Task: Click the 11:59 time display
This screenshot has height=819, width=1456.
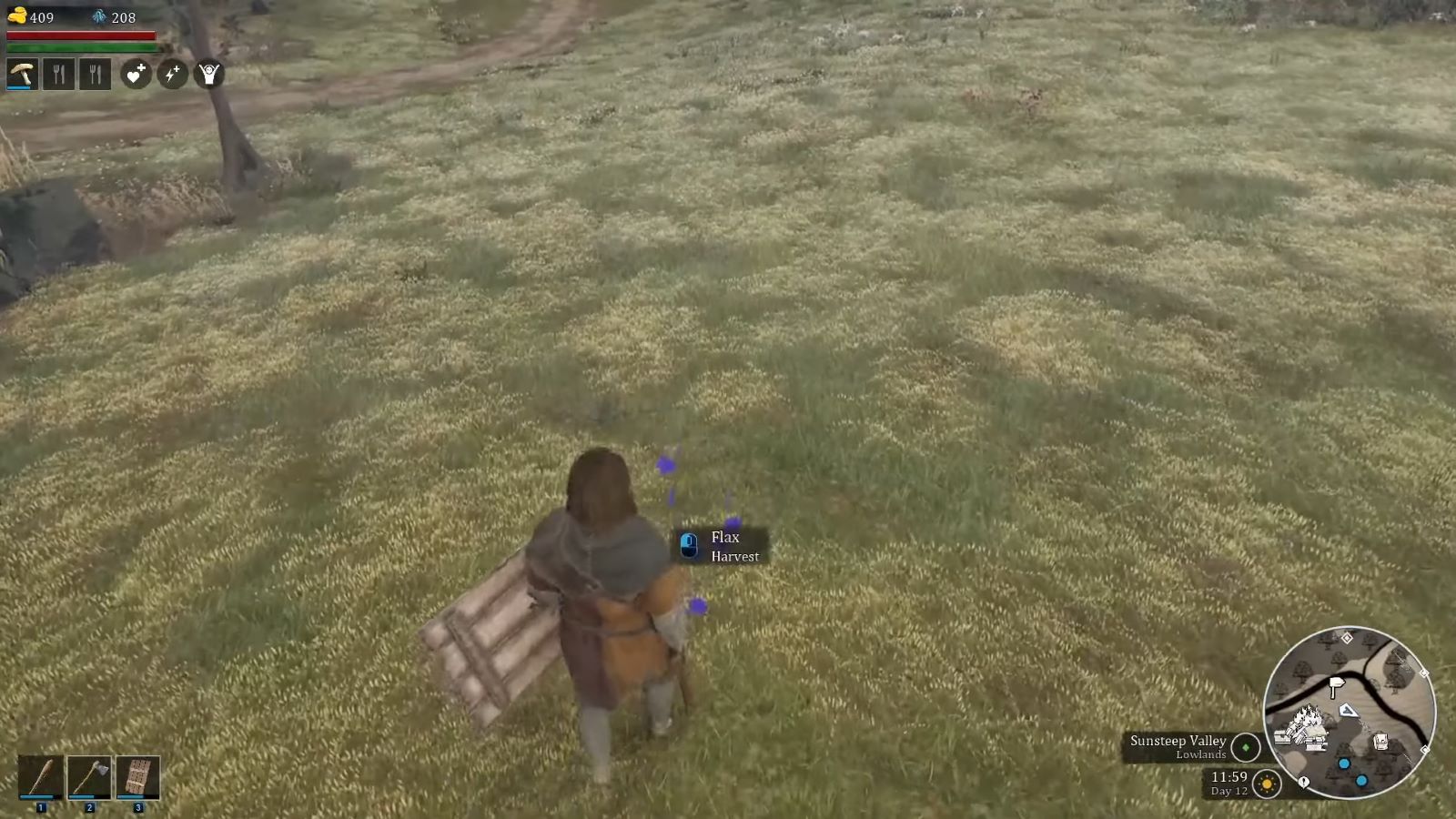Action: click(x=1229, y=778)
